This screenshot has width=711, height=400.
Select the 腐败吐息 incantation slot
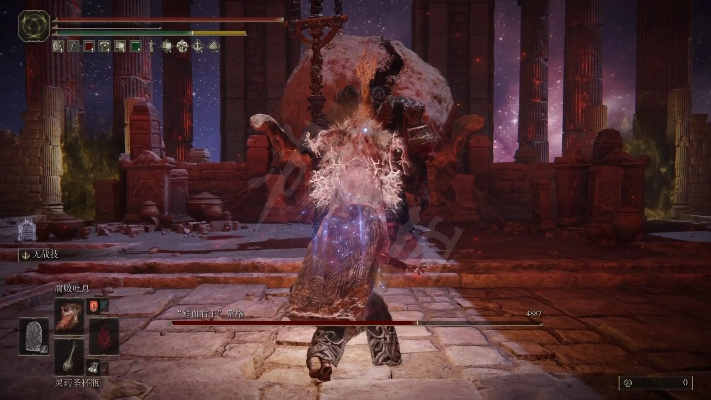69,314
